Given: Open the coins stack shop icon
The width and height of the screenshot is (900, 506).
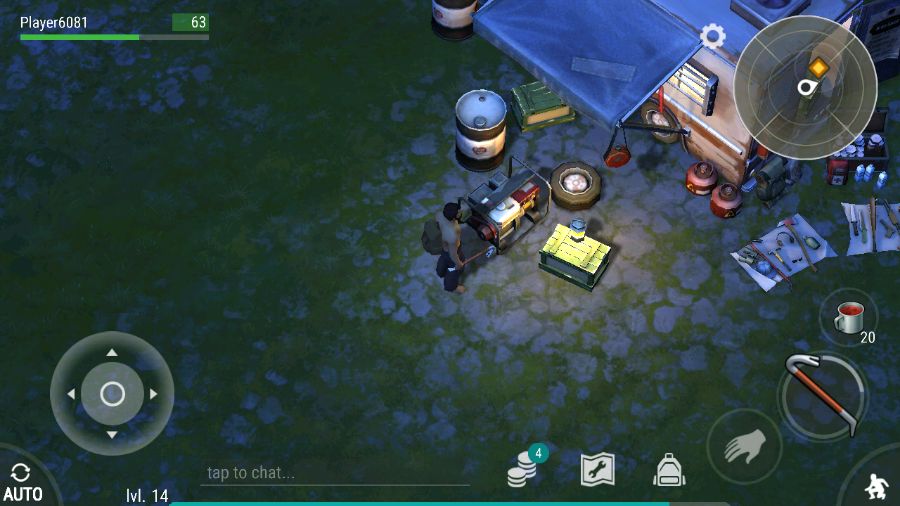Looking at the screenshot, I should [x=523, y=468].
